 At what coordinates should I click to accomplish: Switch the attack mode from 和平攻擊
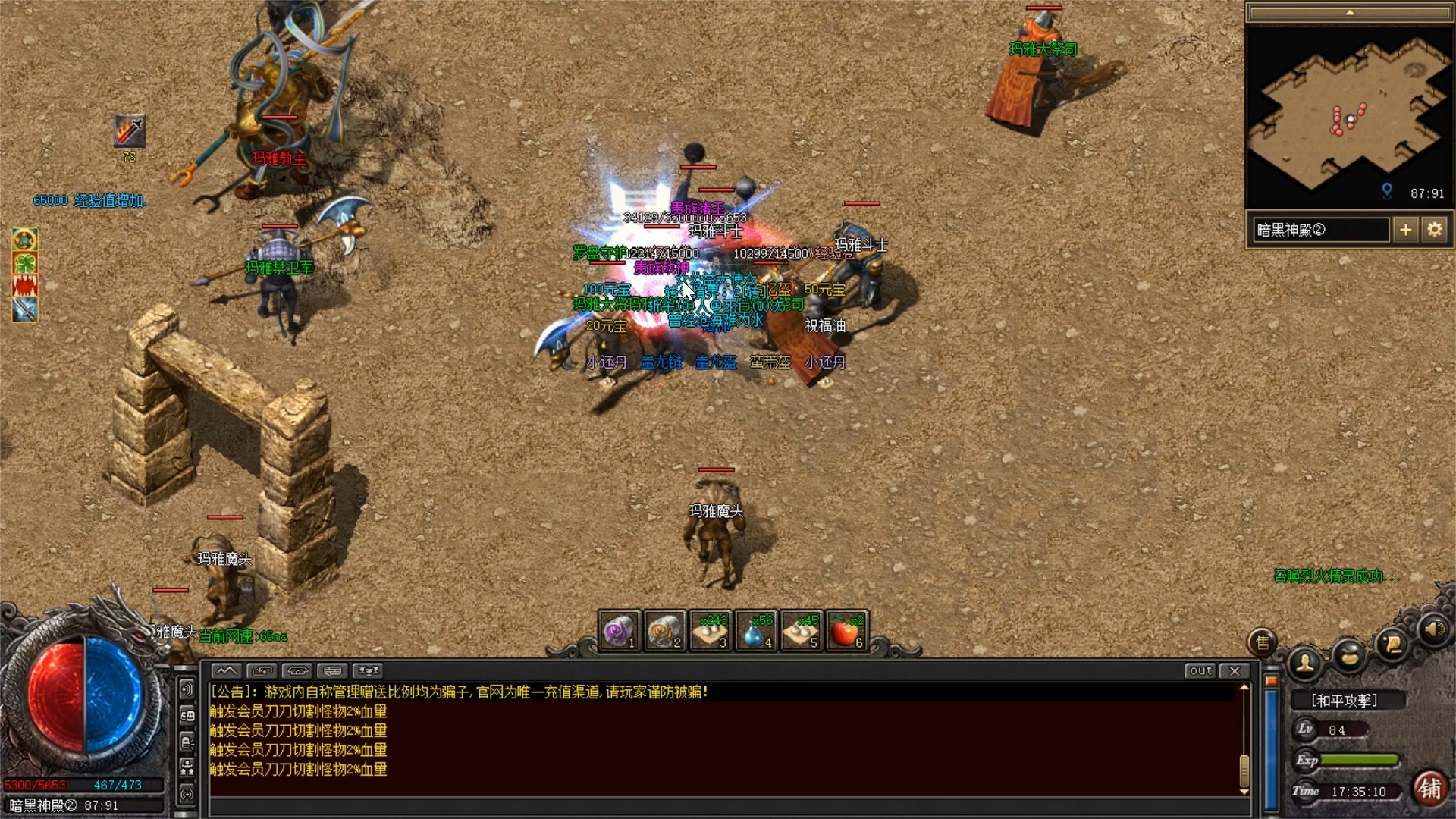point(1345,701)
